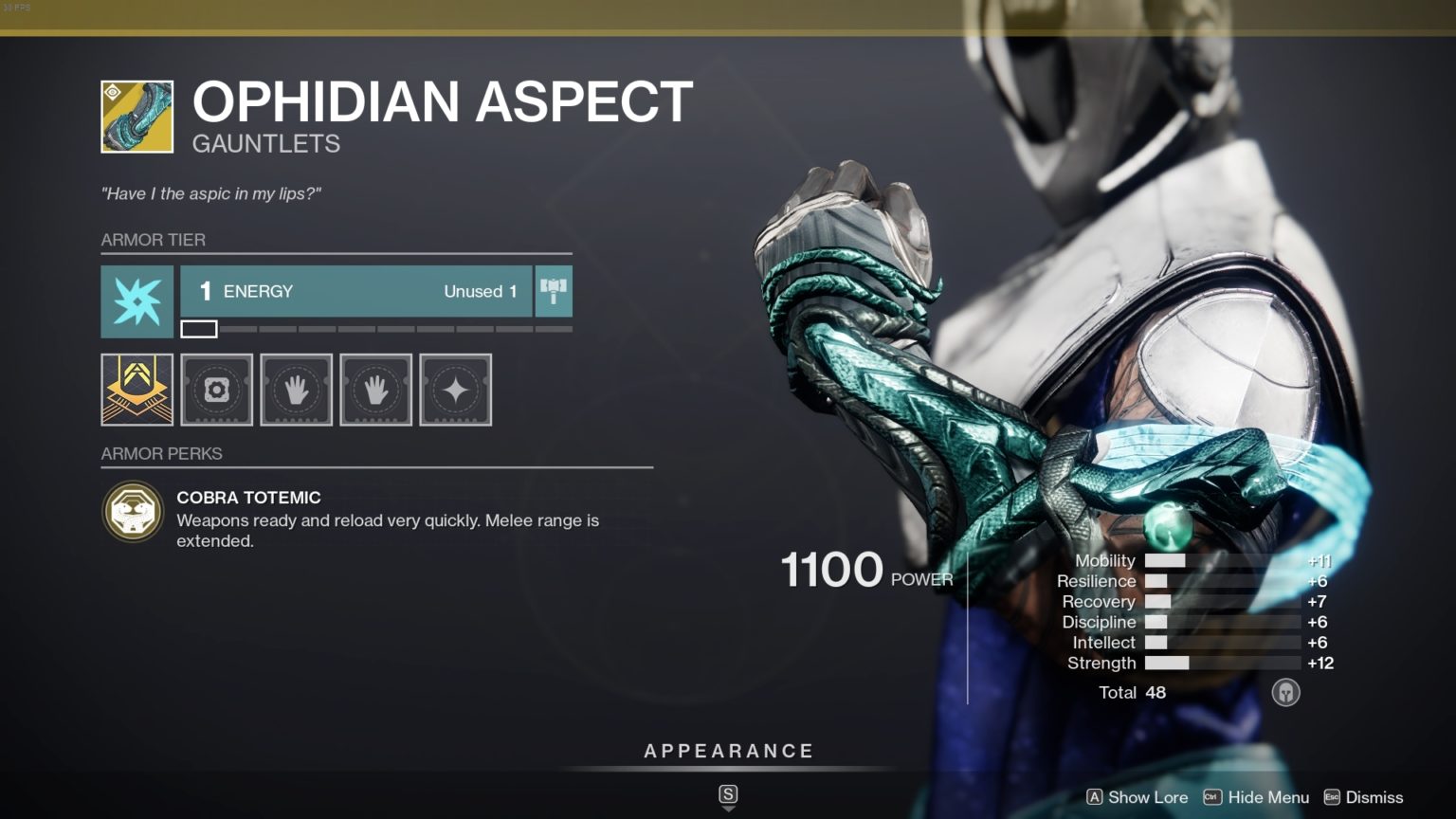This screenshot has width=1456, height=819.
Task: Open the Appearance tab
Action: point(728,750)
